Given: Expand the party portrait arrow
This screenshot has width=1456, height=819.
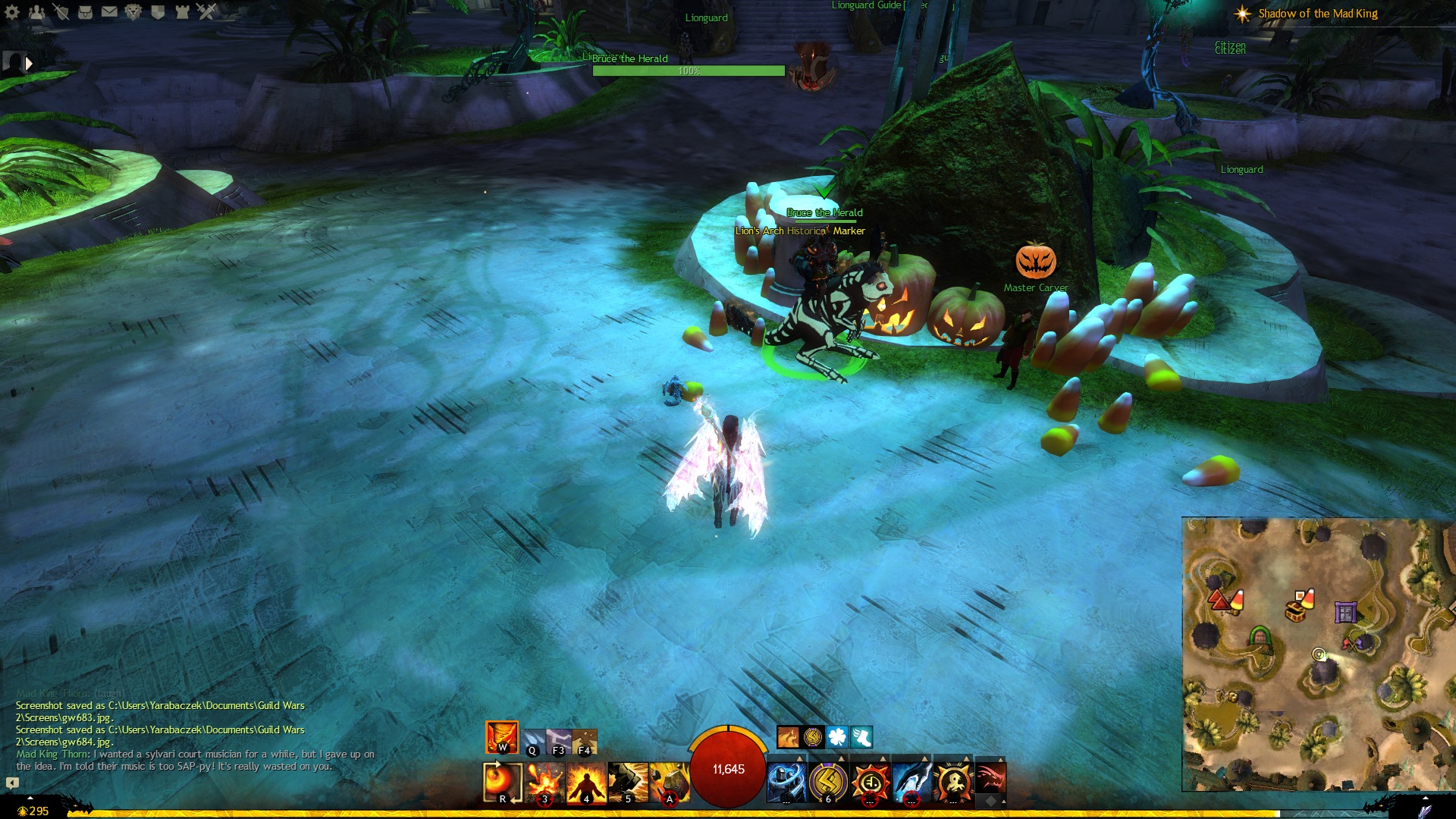Looking at the screenshot, I should coord(29,64).
